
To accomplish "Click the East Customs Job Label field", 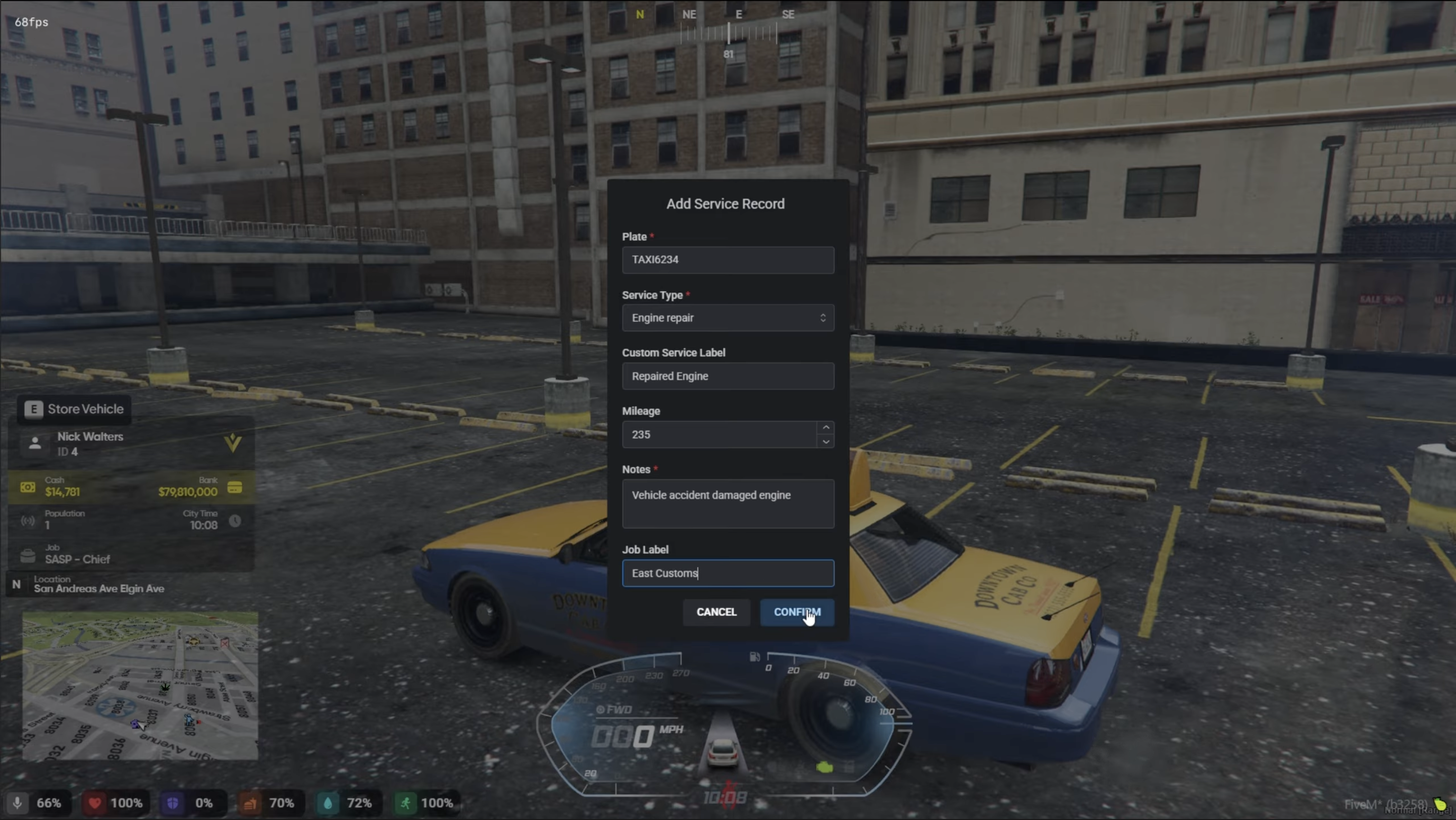I will point(728,573).
